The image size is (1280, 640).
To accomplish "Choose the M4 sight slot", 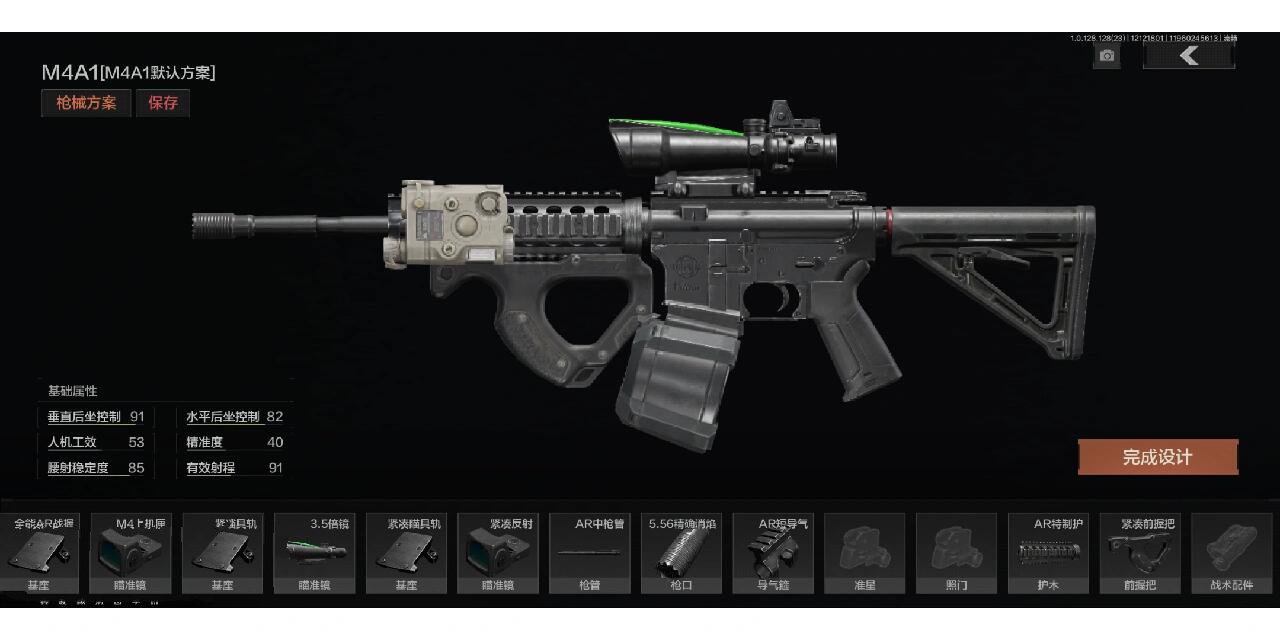I will pos(132,553).
